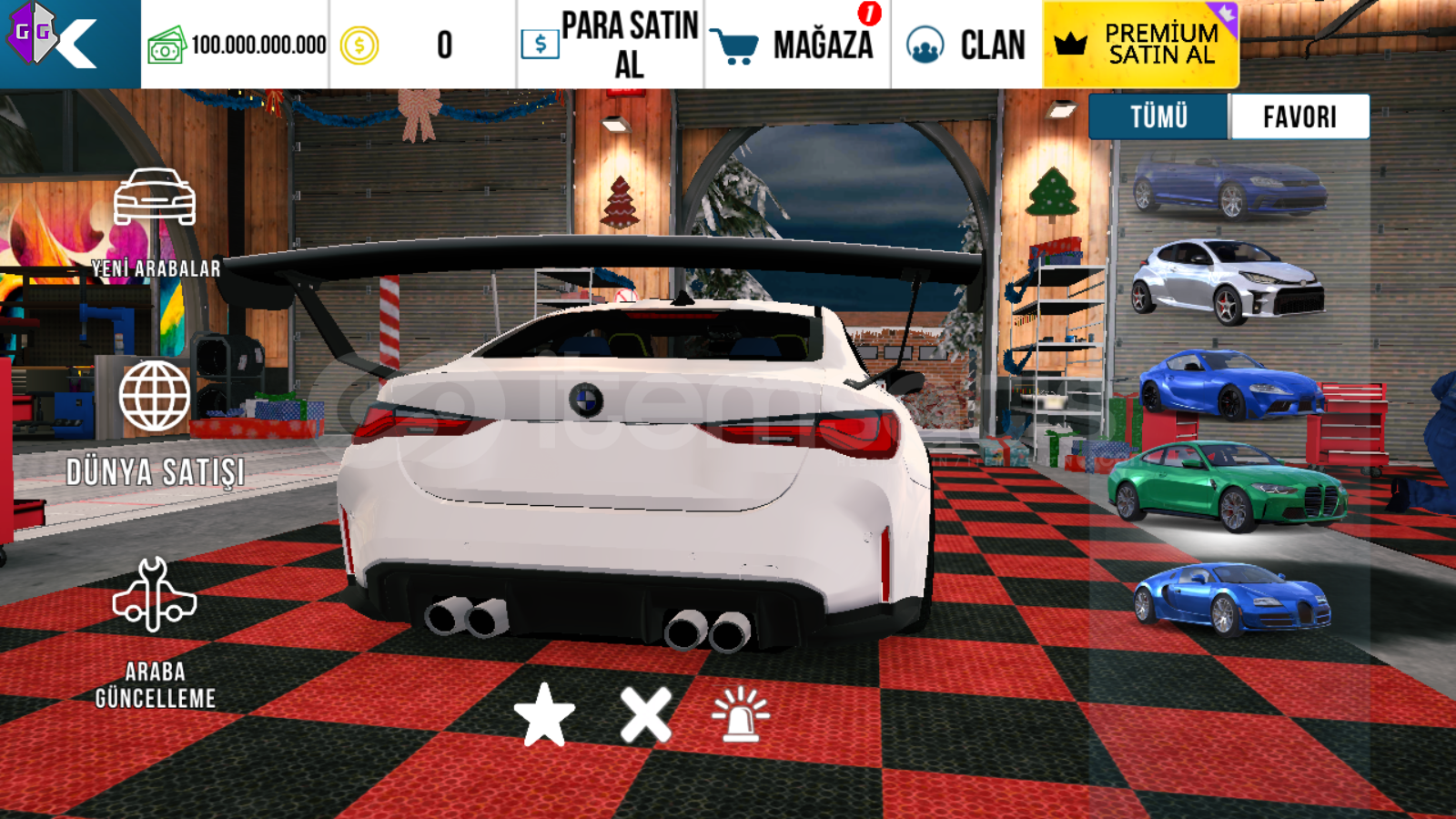
Task: Choose the blue sports coupe thumbnail
Action: pyautogui.click(x=1230, y=384)
